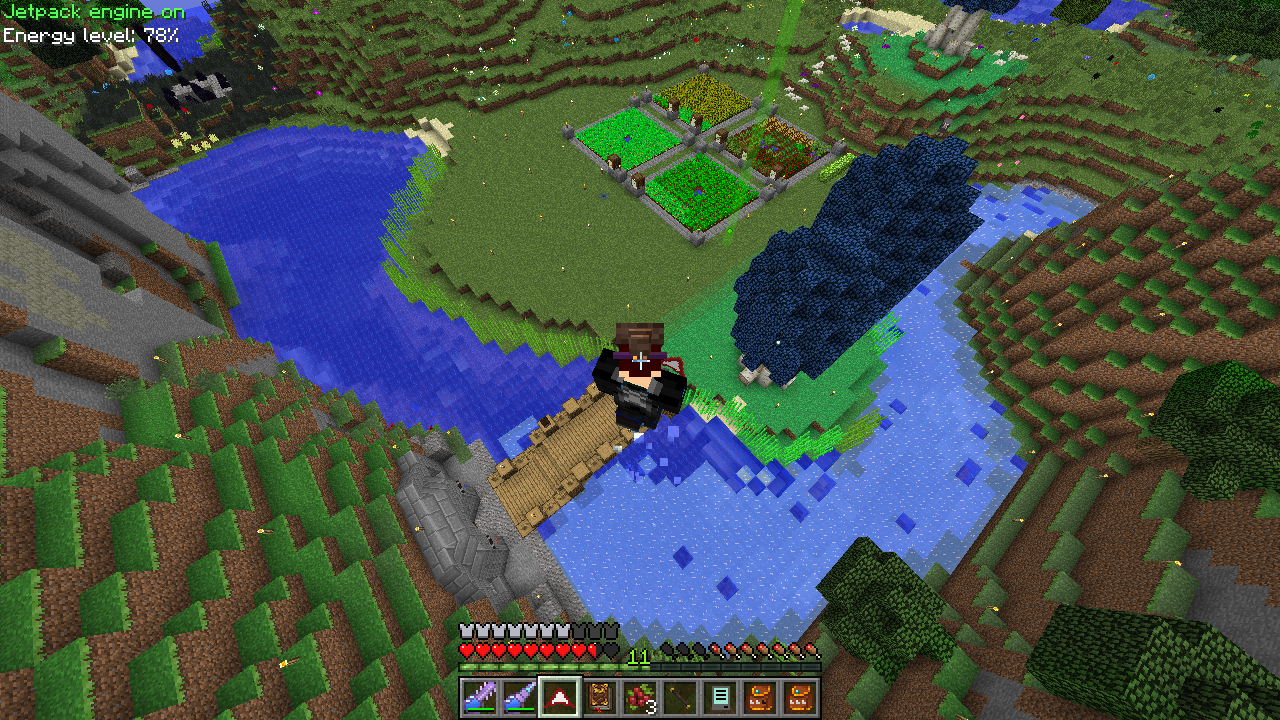Select the purple drill with cyan tip
1280x720 pixels.
click(x=520, y=697)
